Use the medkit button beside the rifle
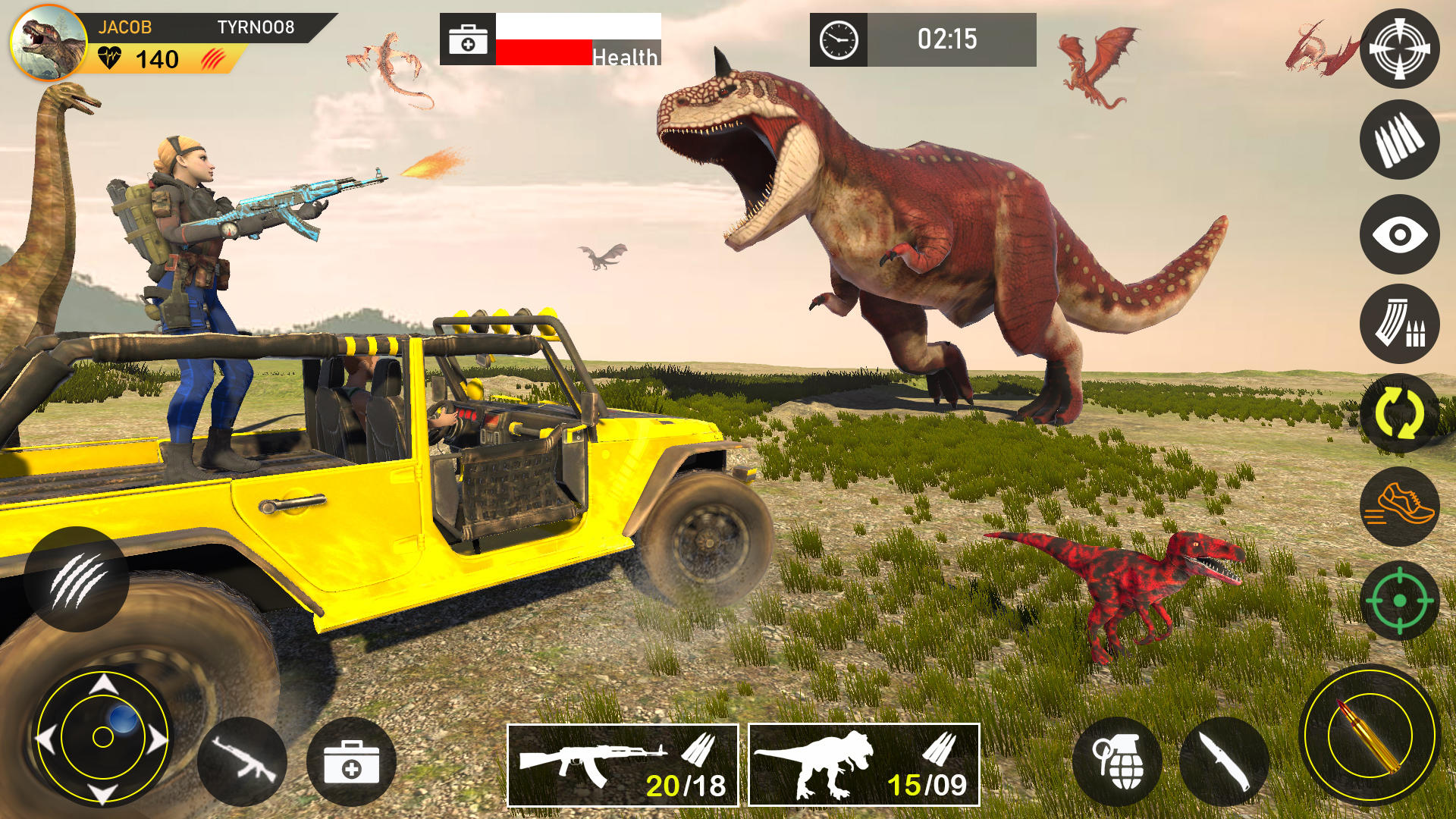Viewport: 1456px width, 819px height. tap(351, 761)
